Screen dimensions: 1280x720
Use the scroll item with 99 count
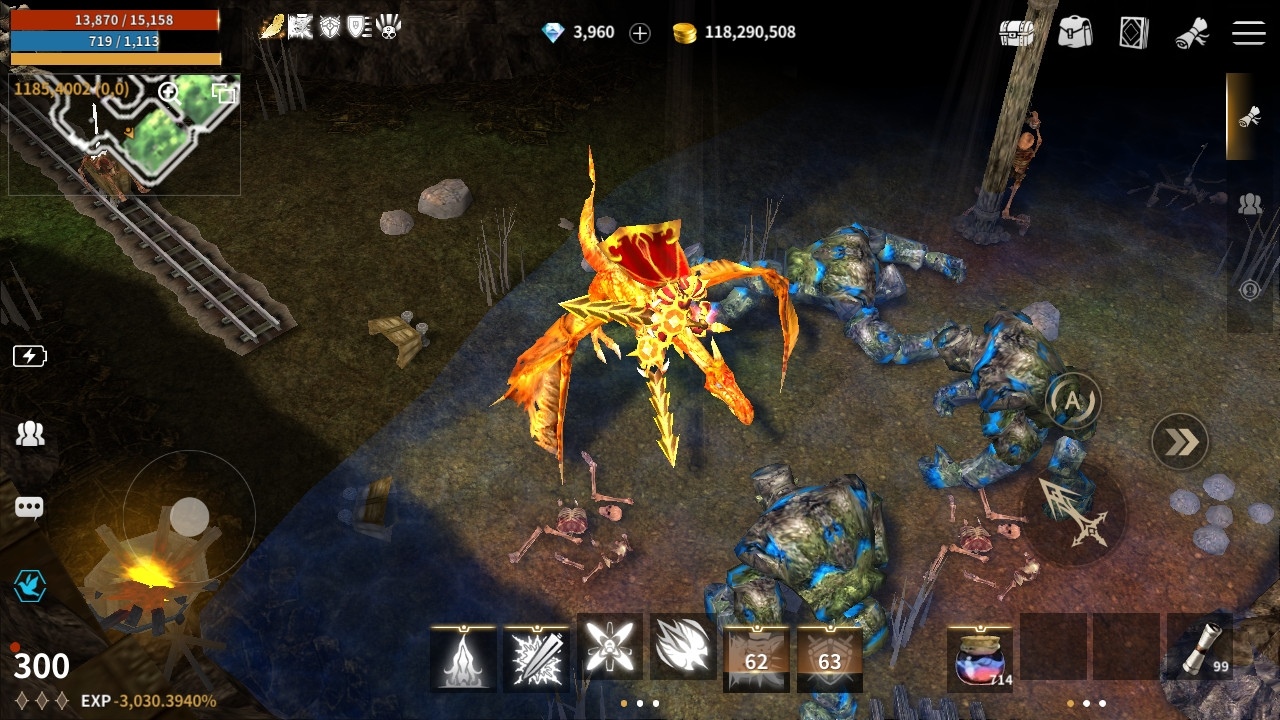pos(1198,650)
